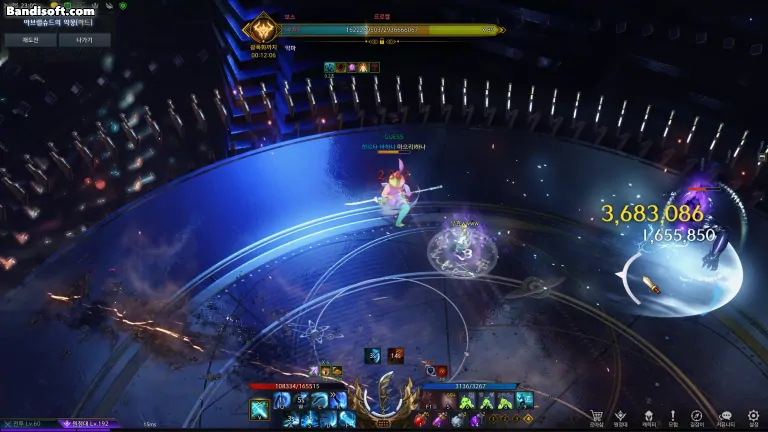Click the boss portrait emblem
The height and width of the screenshot is (432, 768).
click(x=263, y=30)
